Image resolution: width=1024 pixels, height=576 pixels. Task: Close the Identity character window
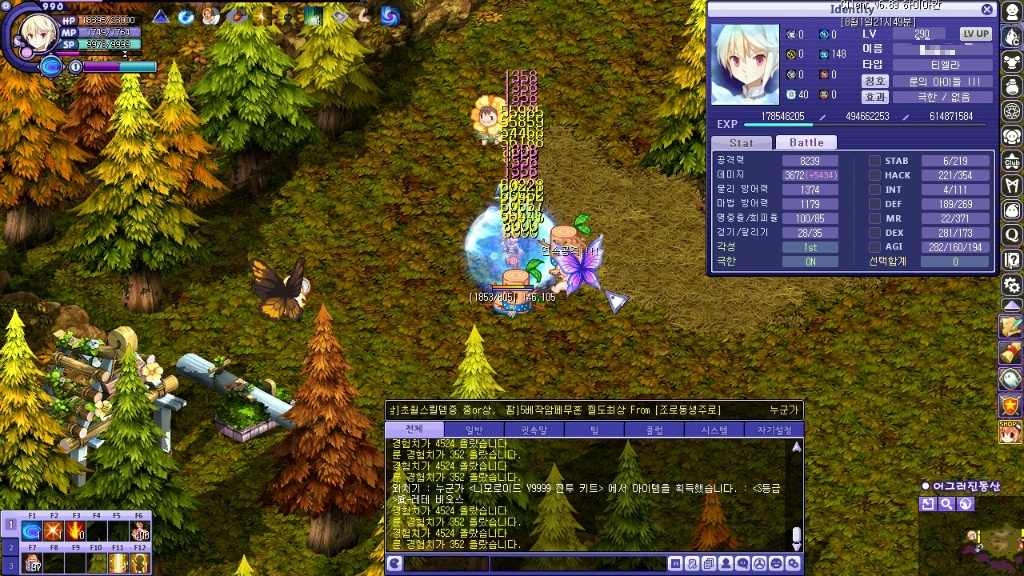point(987,10)
